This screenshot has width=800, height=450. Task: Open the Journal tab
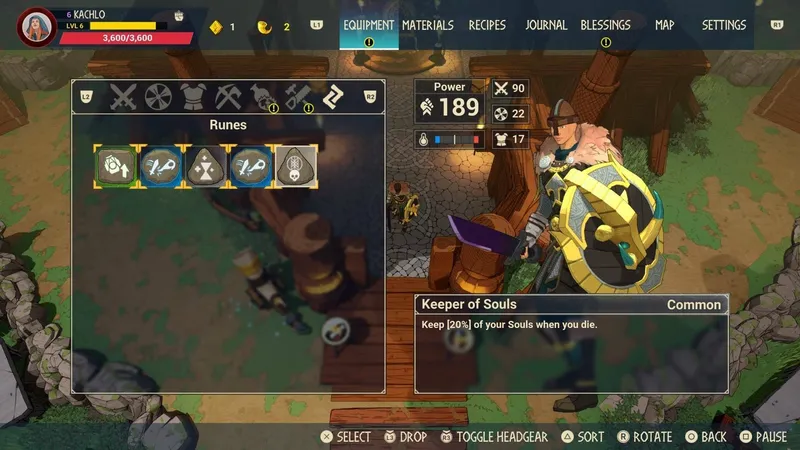[546, 25]
